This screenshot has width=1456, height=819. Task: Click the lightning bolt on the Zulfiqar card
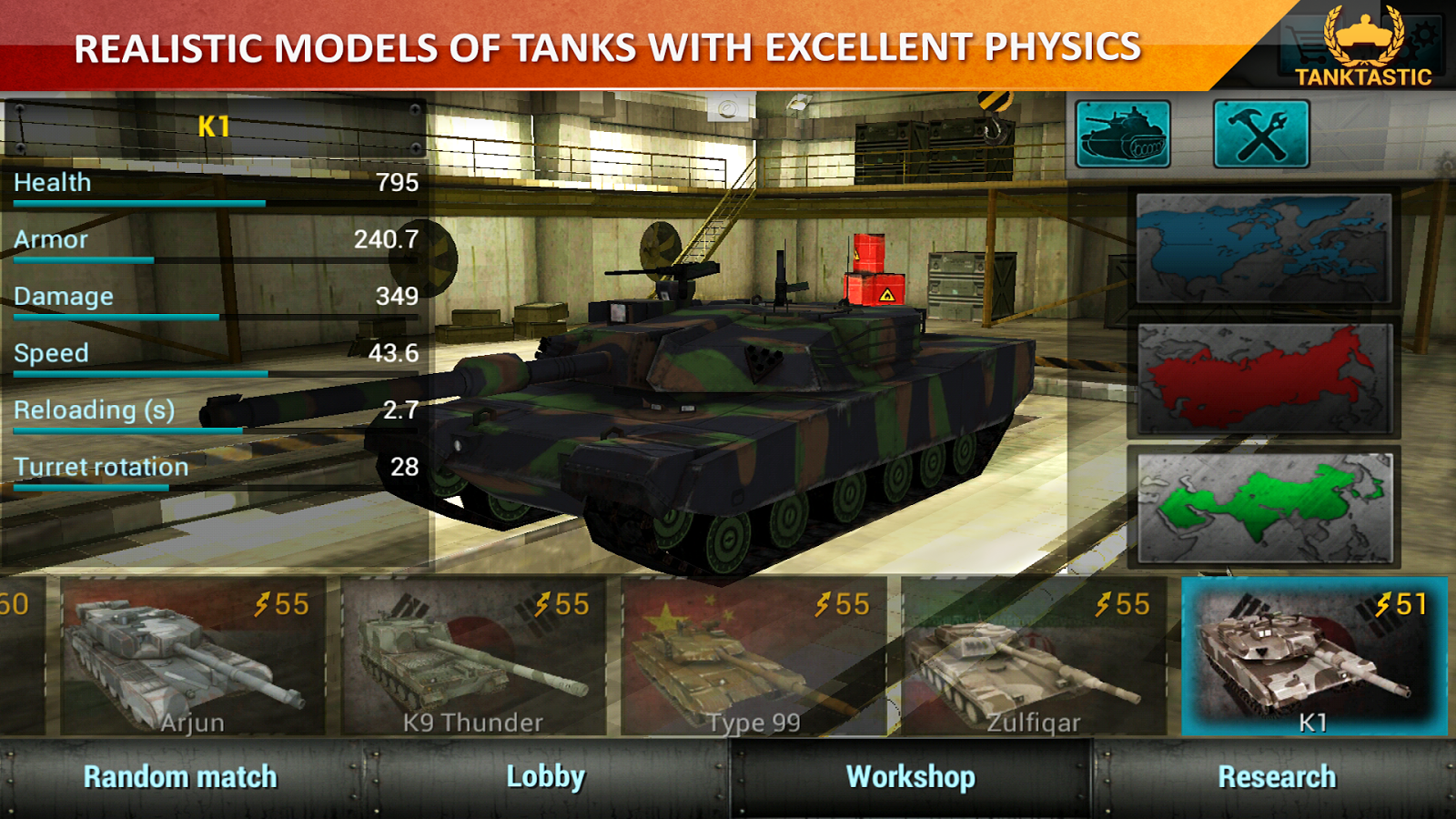tap(1105, 603)
